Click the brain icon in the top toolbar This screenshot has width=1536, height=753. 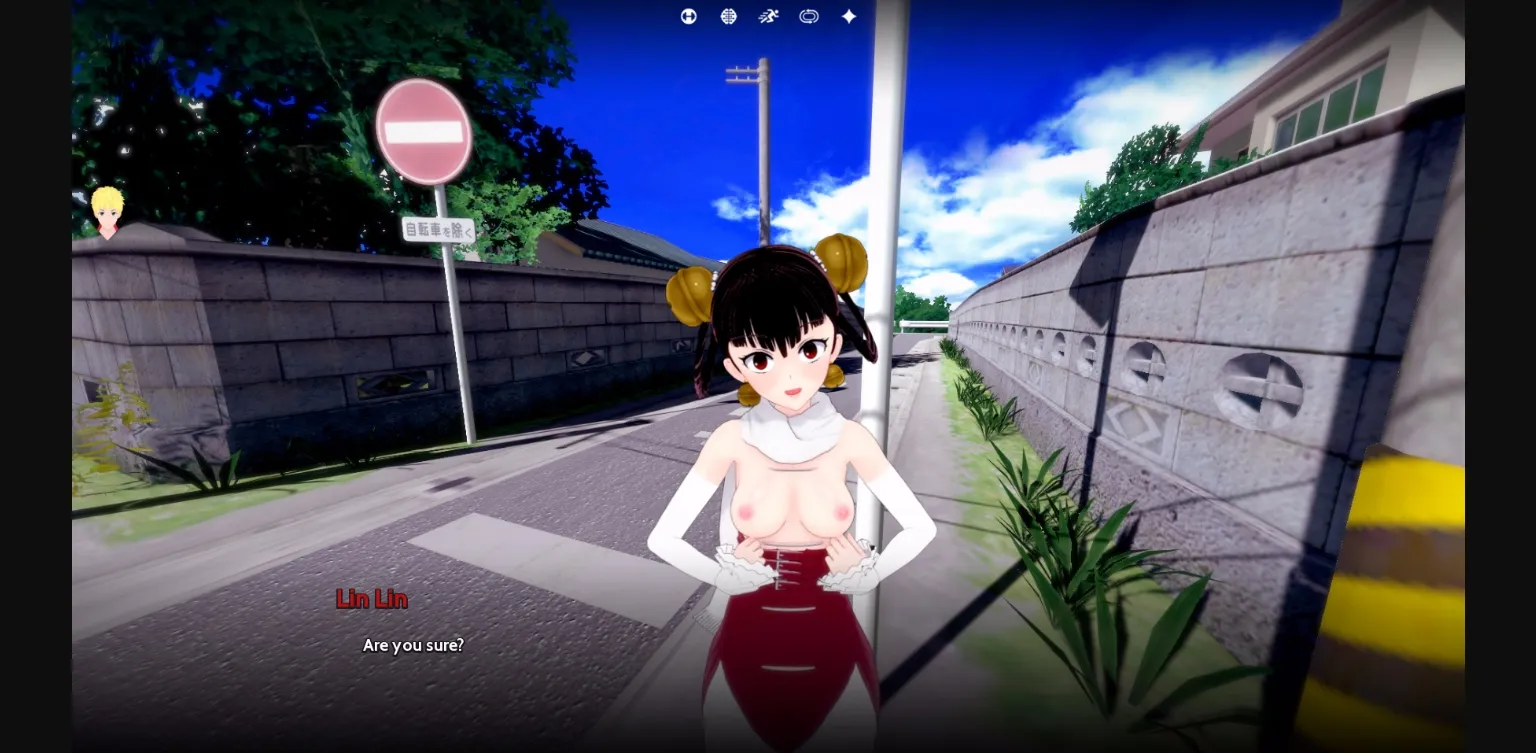pyautogui.click(x=728, y=16)
